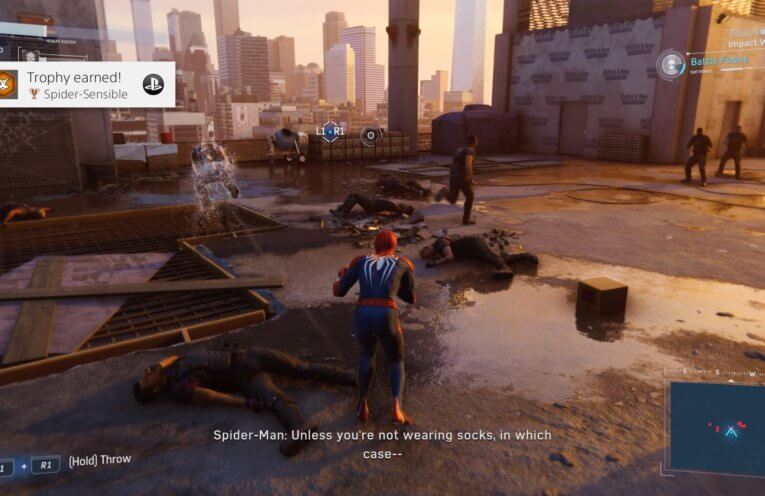
Task: Select the Spider-Sensible trophy icon
Action: [8, 85]
